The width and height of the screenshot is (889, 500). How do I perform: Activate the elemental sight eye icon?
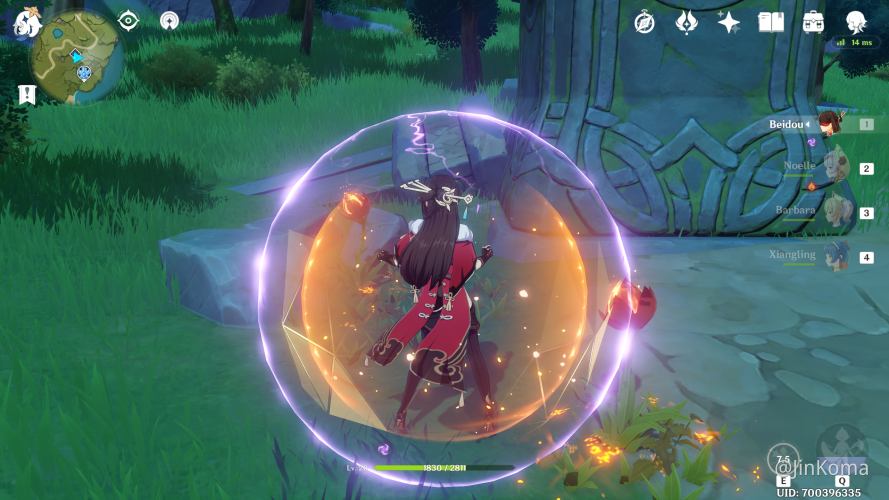(x=129, y=20)
